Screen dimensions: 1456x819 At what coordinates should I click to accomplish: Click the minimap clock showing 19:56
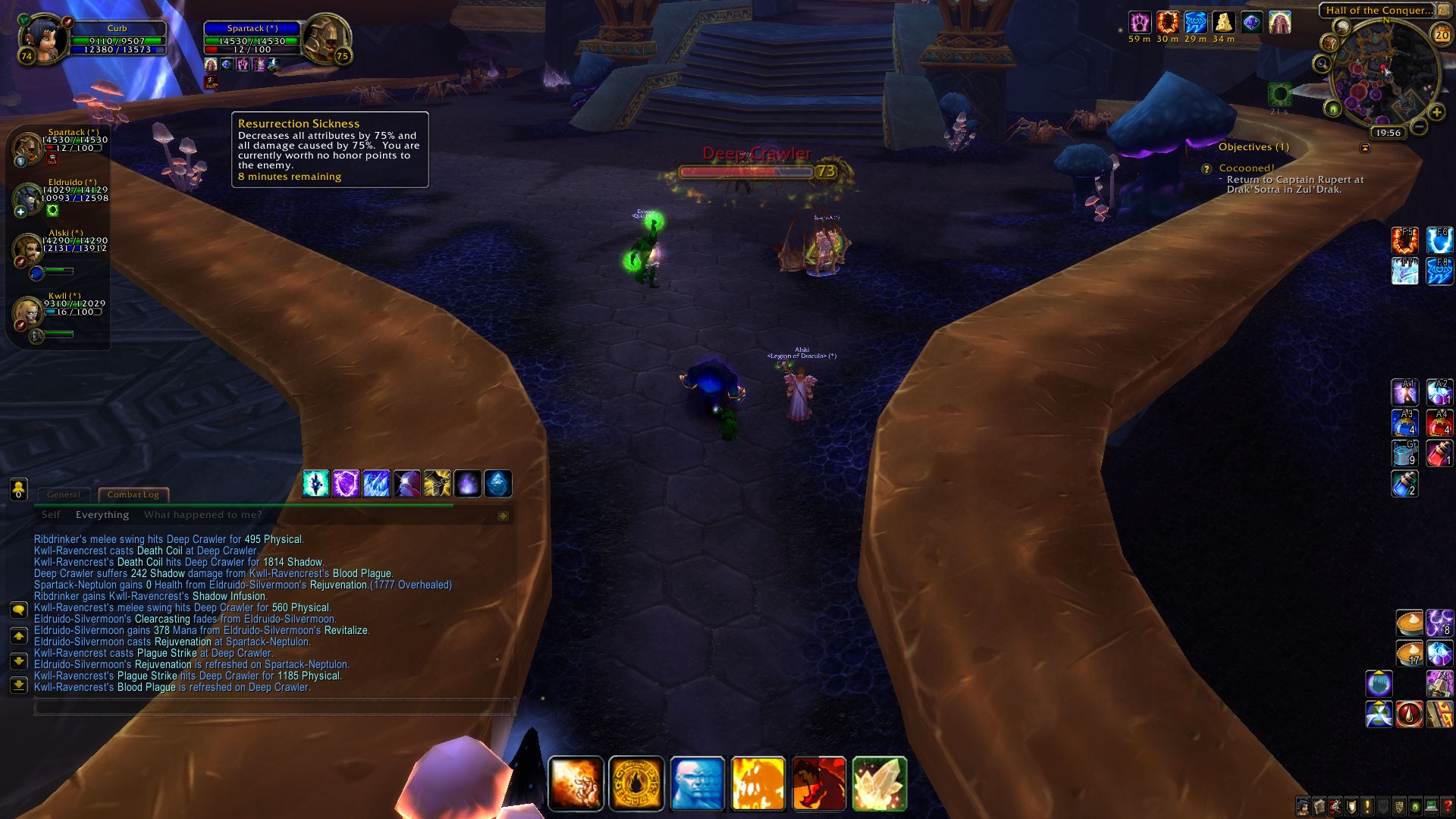tap(1388, 133)
